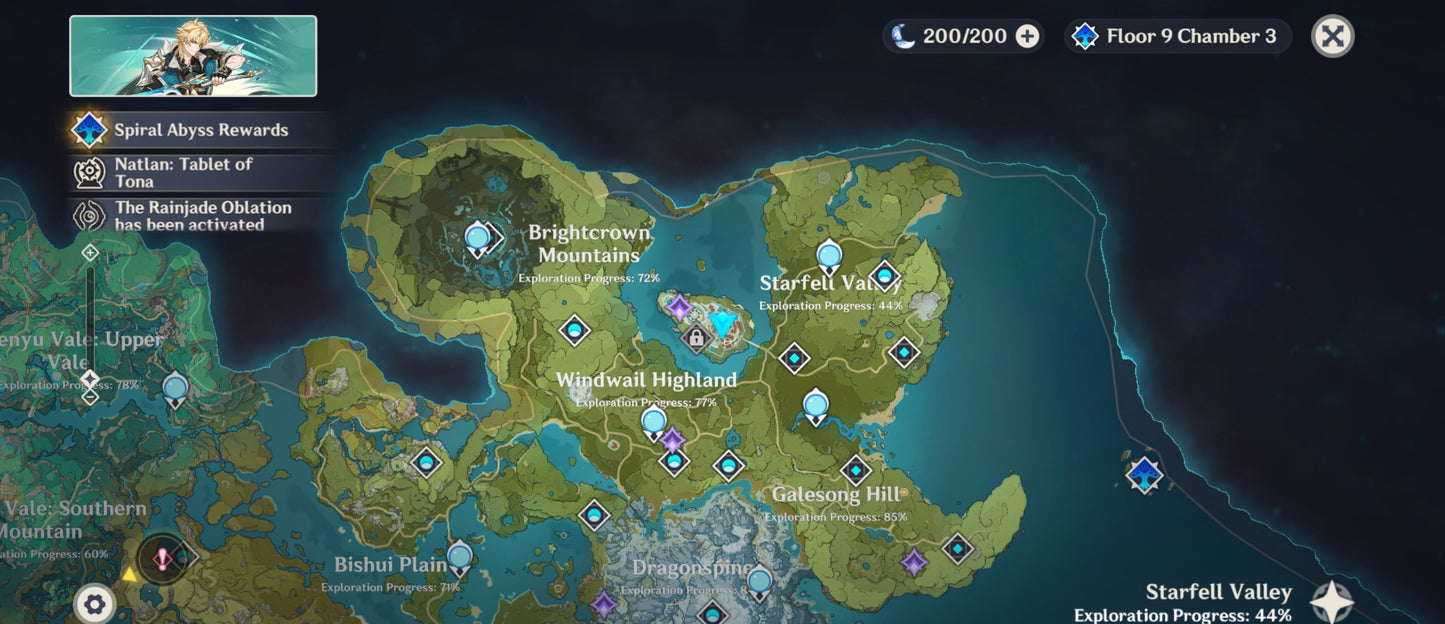This screenshot has width=1445, height=624.
Task: Select the red quest marker near the map's lower left
Action: pyautogui.click(x=162, y=558)
